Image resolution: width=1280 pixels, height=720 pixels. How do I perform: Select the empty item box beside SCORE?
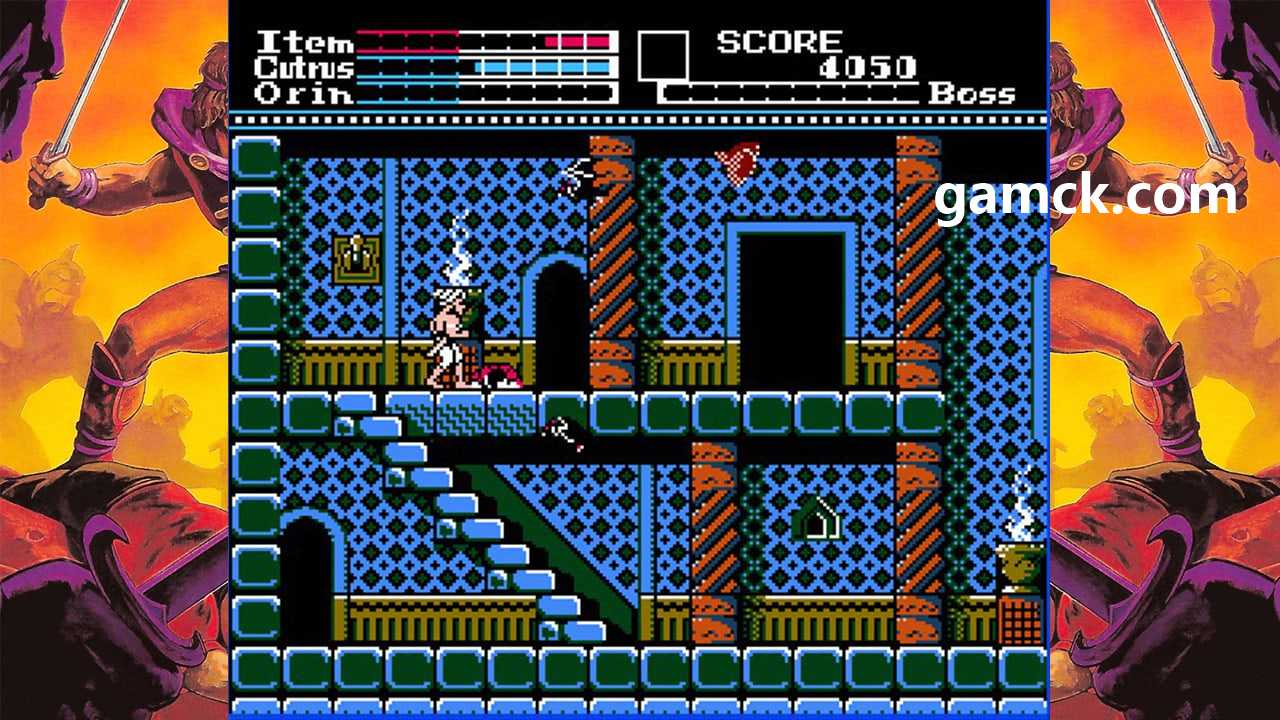[663, 56]
